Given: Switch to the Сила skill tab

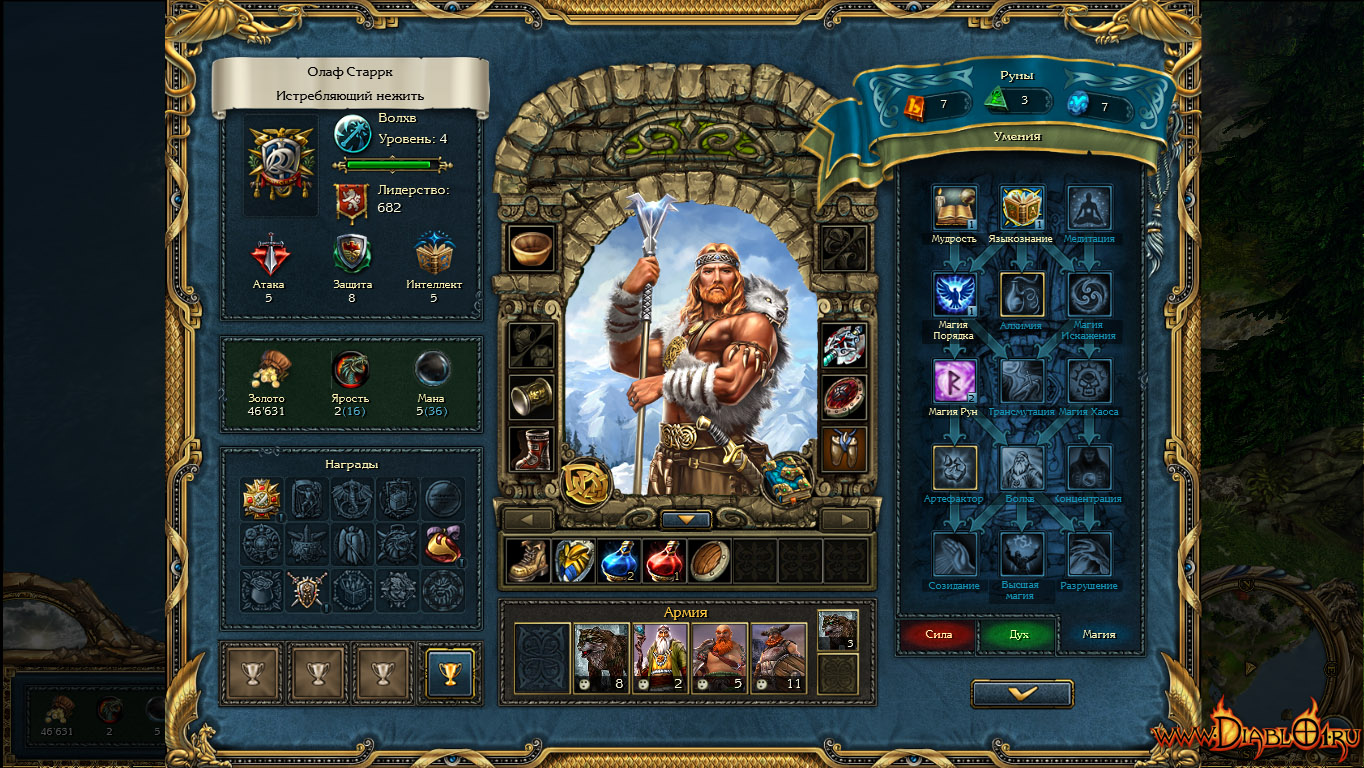Looking at the screenshot, I should pos(938,634).
